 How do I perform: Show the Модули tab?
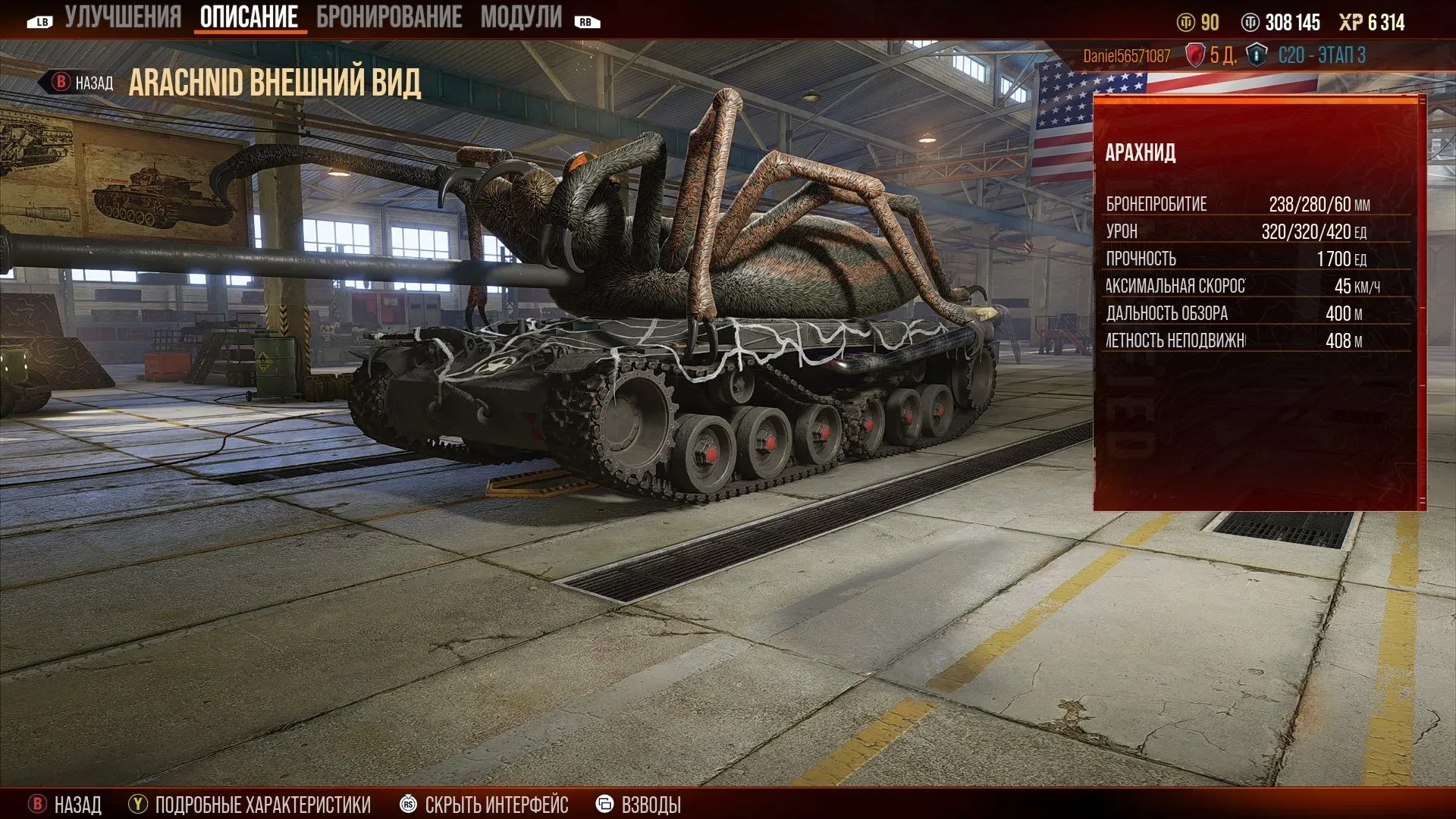click(521, 17)
